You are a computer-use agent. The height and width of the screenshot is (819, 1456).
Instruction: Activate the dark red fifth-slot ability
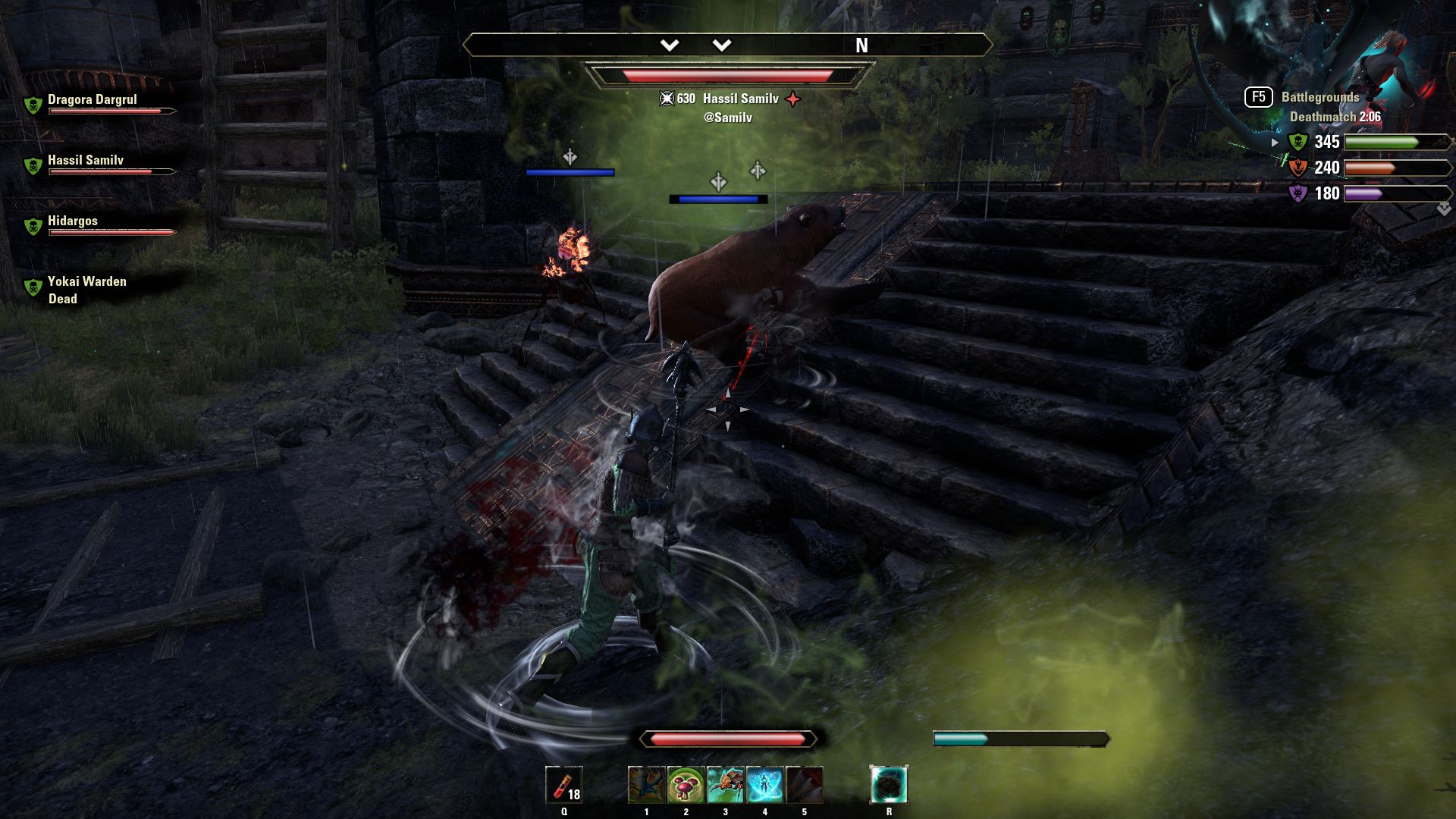pyautogui.click(x=804, y=784)
